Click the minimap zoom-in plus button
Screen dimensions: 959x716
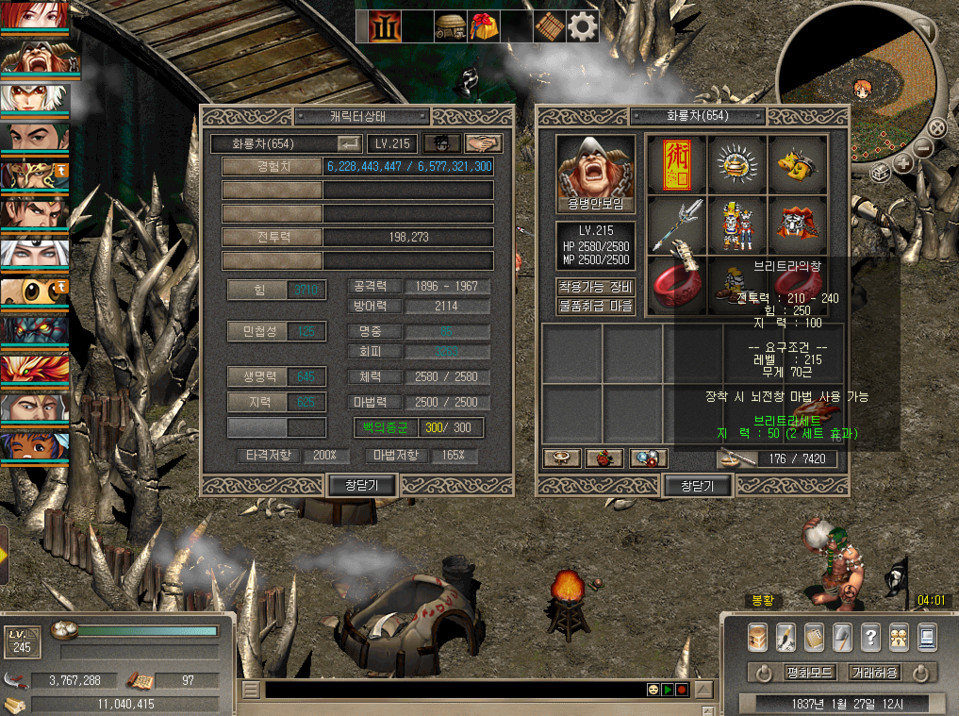coord(902,164)
